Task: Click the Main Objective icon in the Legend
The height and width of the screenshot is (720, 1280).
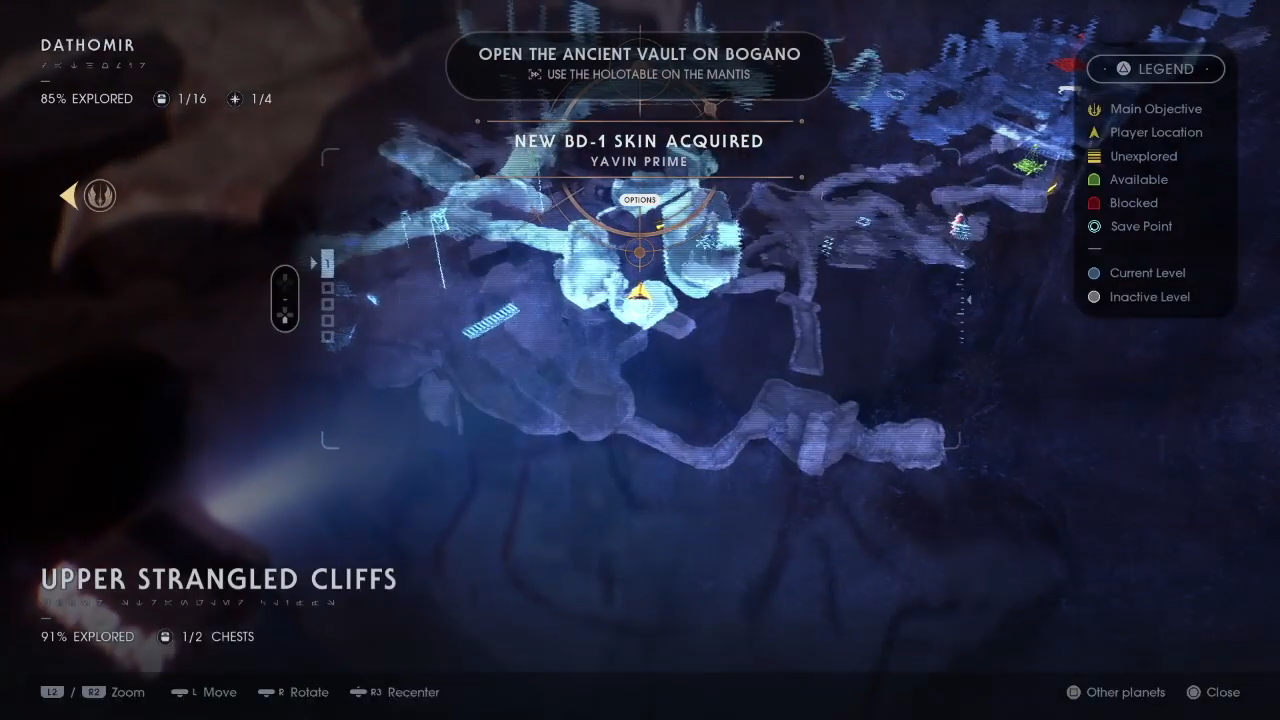Action: [x=1094, y=109]
